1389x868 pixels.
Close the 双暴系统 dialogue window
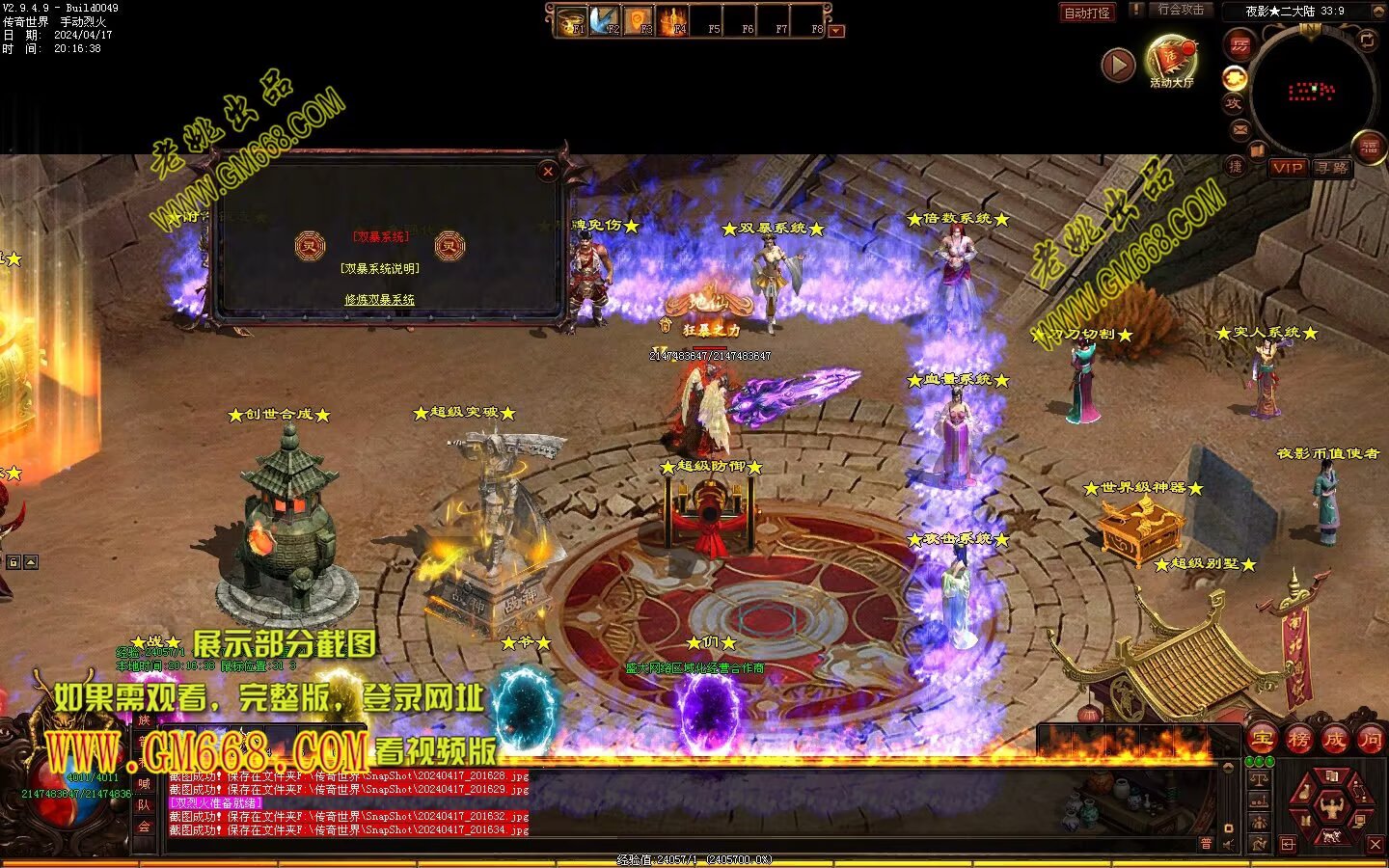tap(548, 172)
